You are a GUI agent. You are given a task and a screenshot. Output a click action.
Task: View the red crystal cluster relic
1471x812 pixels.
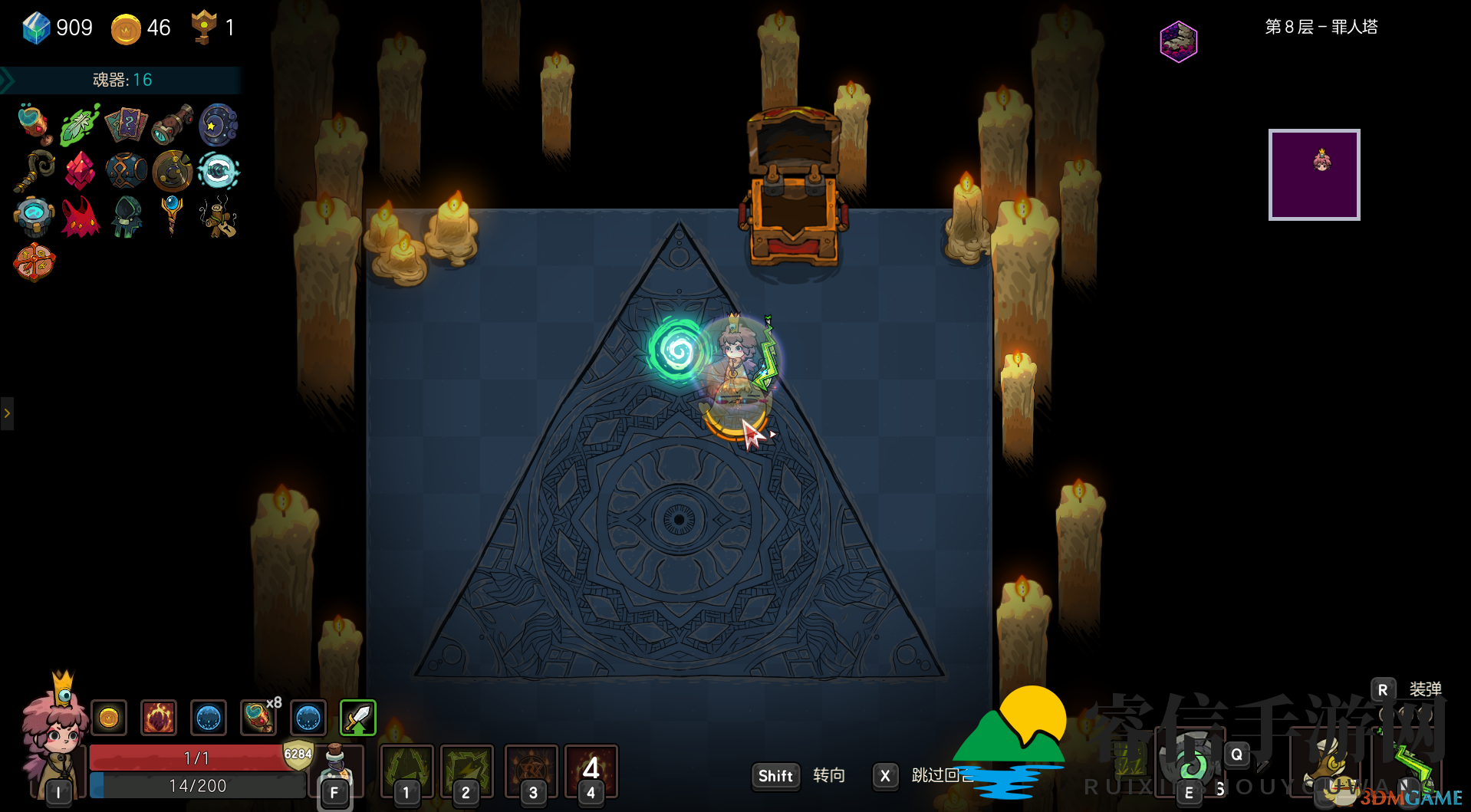point(80,170)
